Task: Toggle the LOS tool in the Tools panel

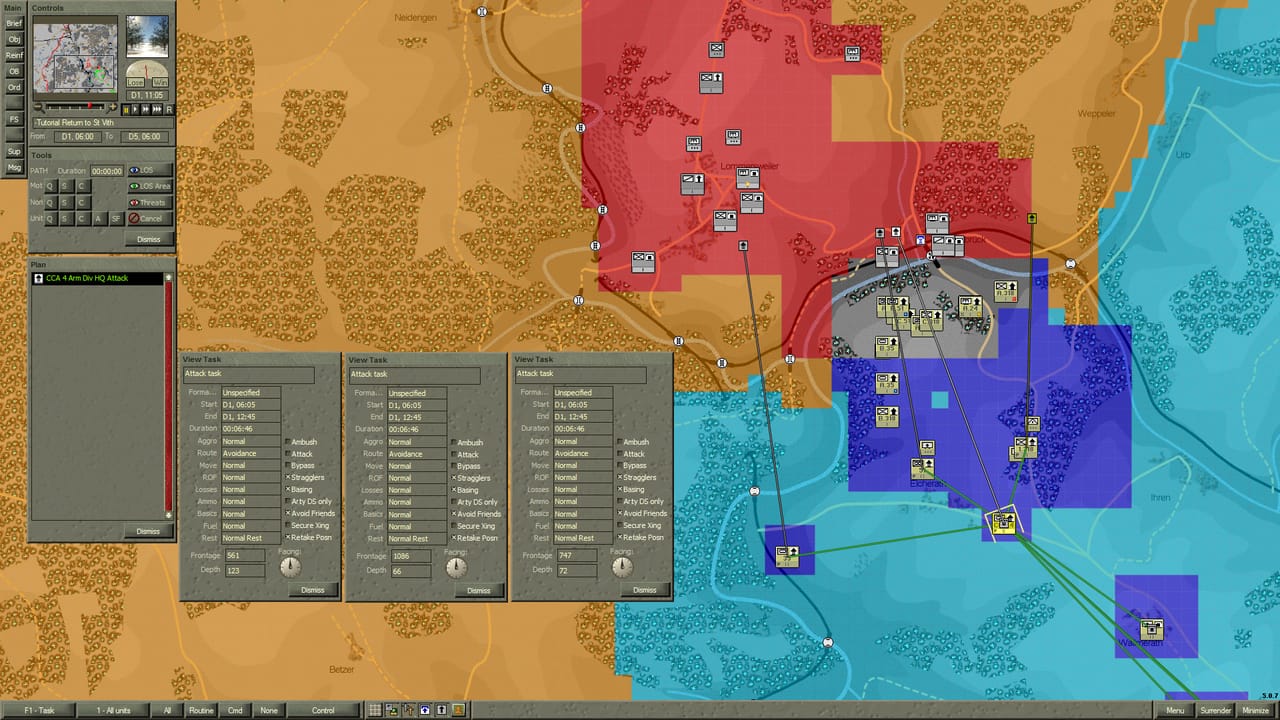Action: [x=149, y=170]
